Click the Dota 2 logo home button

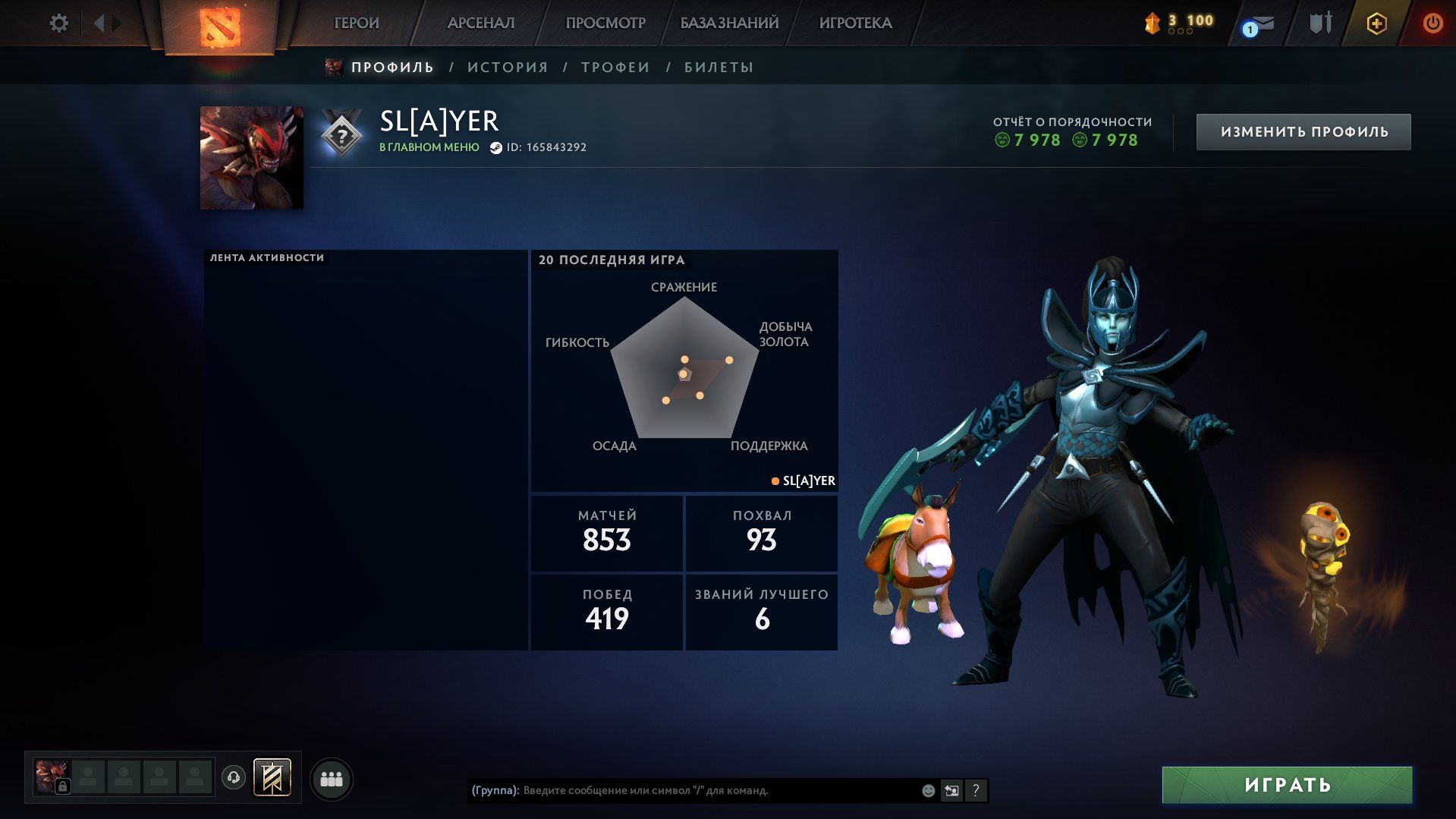220,27
